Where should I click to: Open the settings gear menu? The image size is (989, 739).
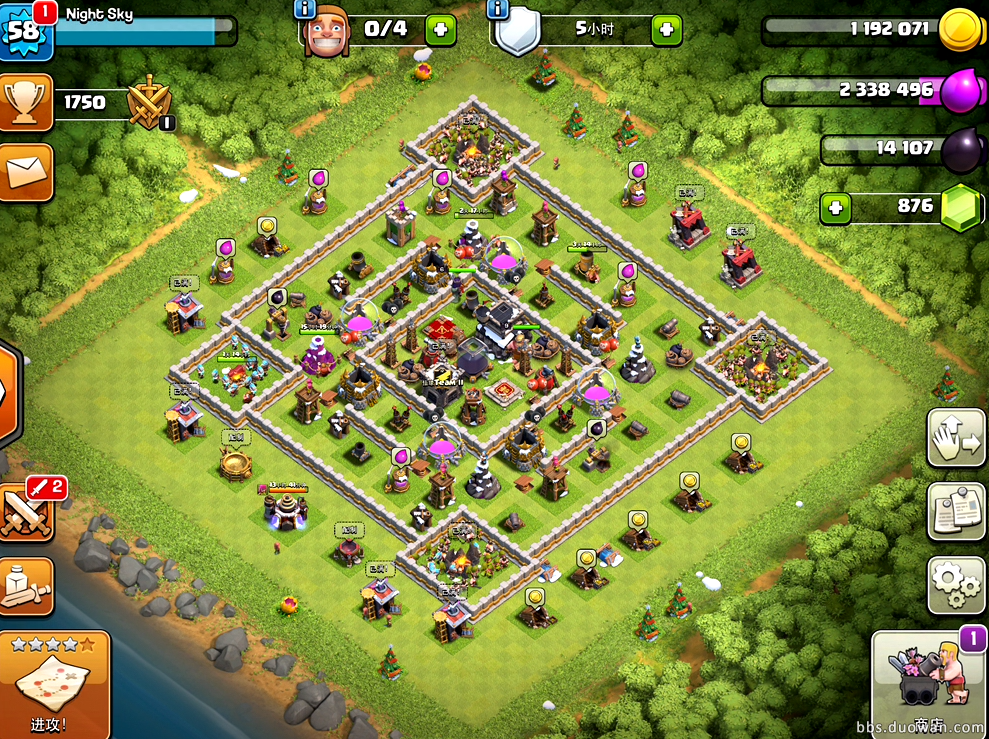[956, 584]
